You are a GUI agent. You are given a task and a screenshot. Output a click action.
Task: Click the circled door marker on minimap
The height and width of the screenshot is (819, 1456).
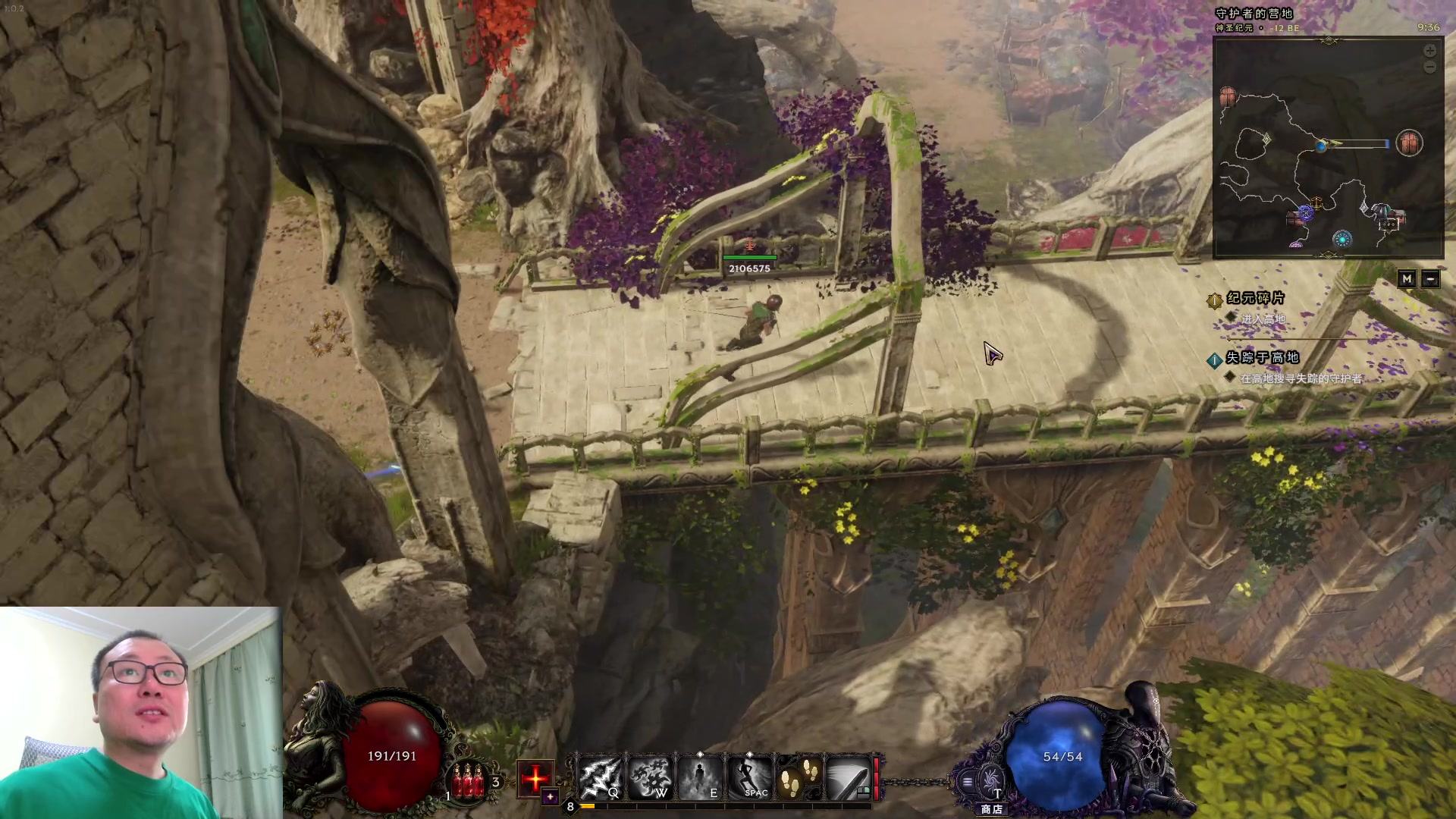tap(1409, 143)
